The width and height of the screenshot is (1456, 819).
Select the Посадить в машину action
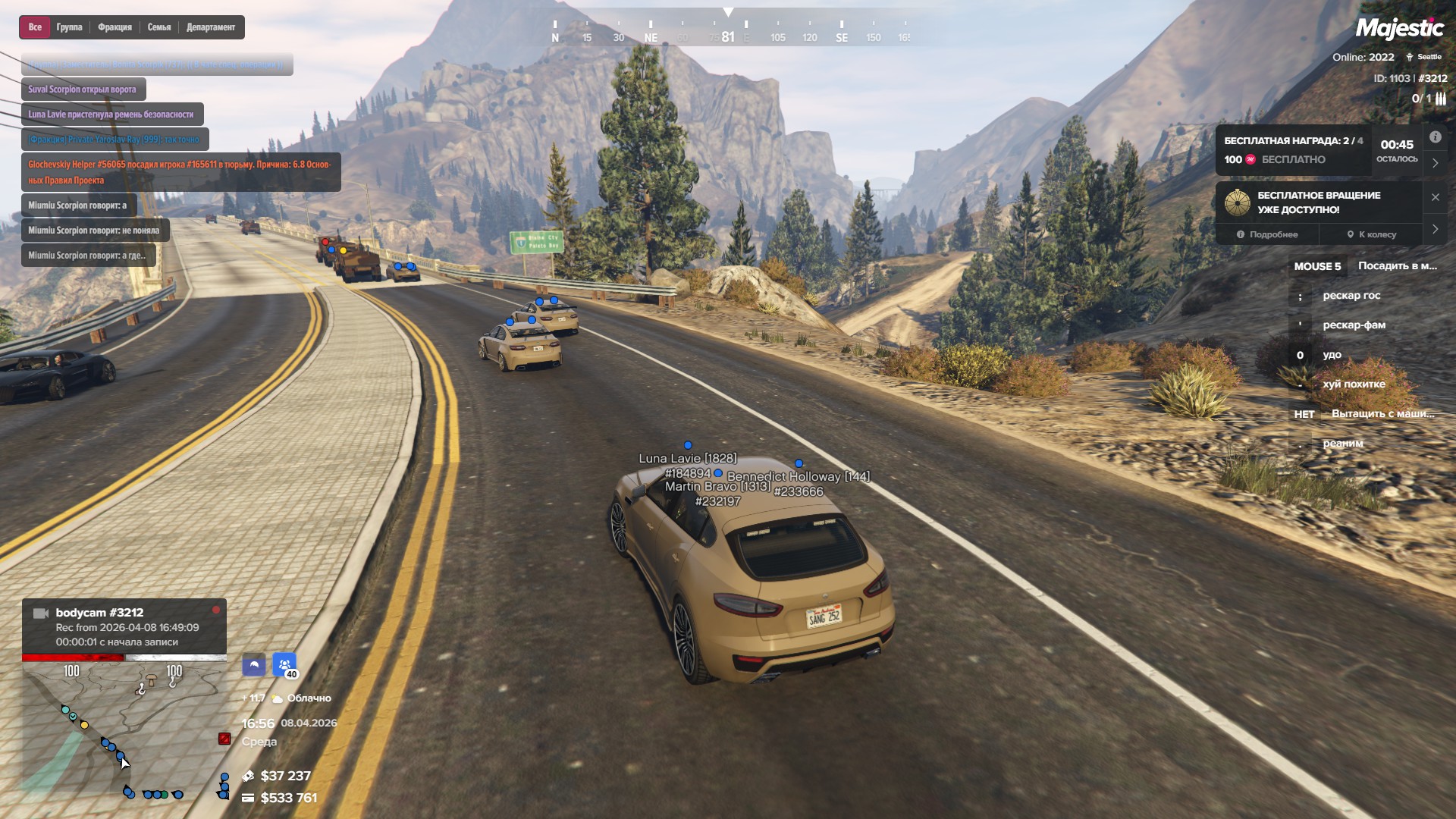1397,266
